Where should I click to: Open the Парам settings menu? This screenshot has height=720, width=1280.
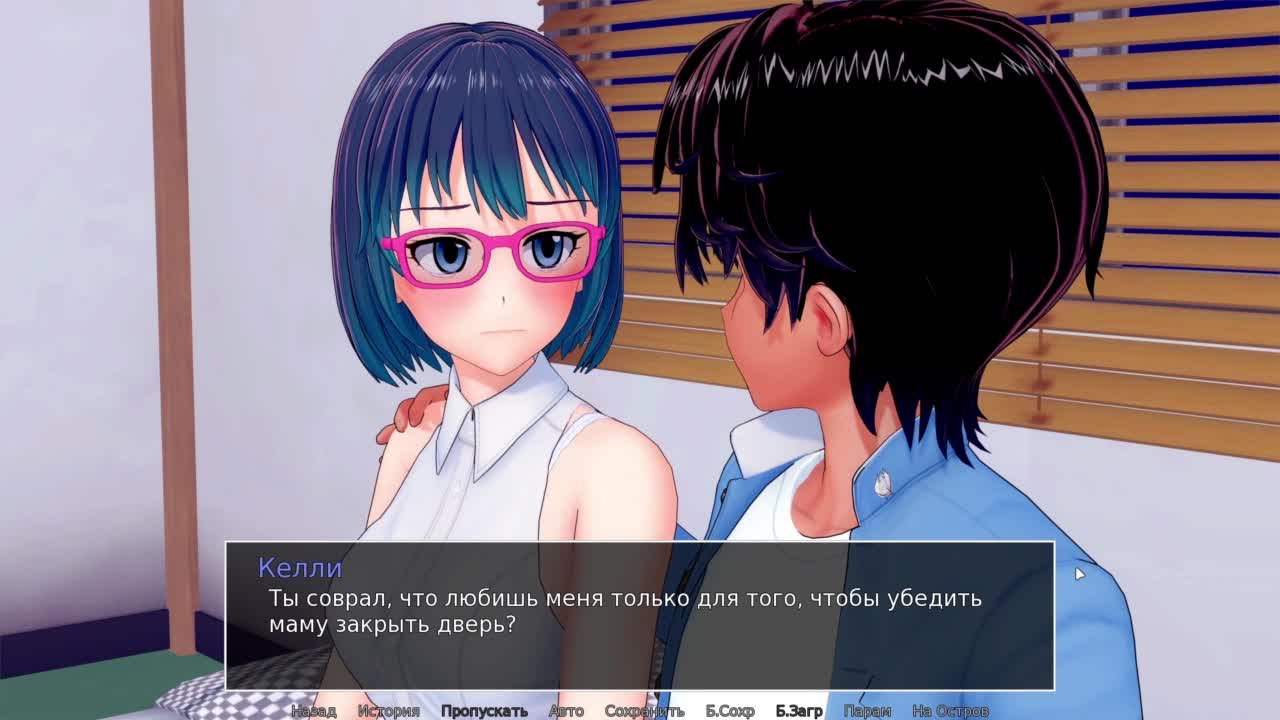tap(867, 711)
